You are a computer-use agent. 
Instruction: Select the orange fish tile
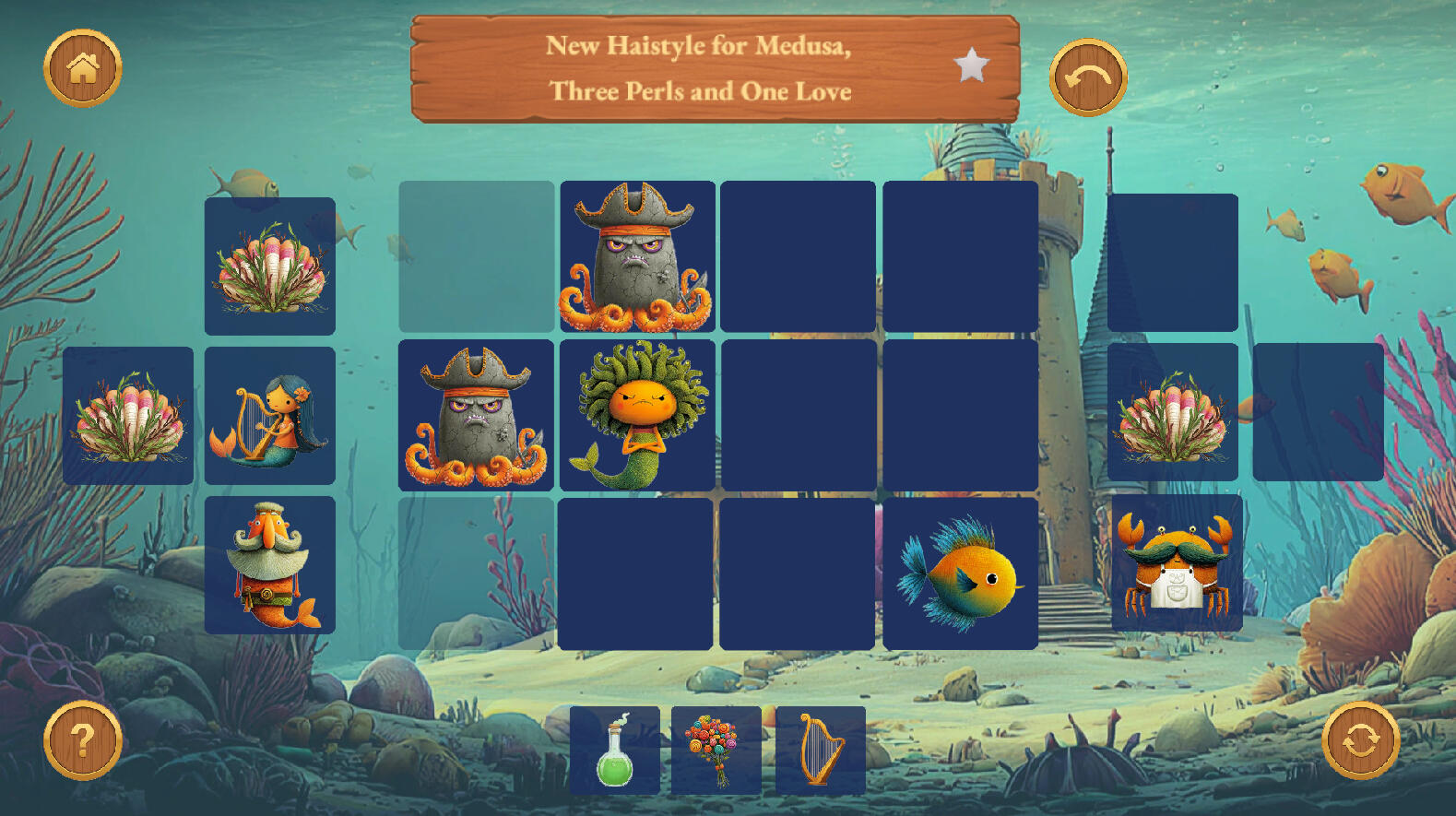960,574
